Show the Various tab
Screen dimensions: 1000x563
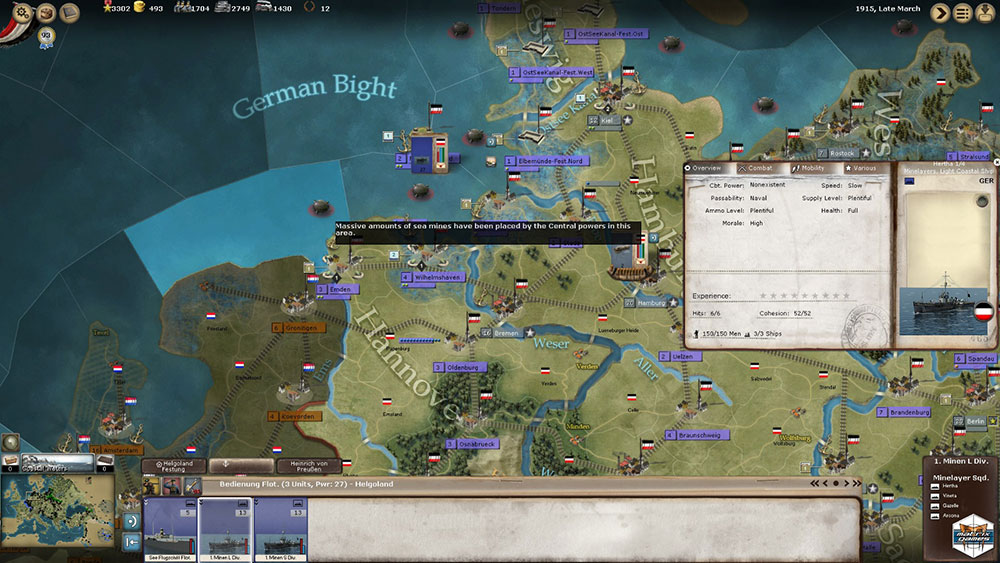tap(863, 168)
